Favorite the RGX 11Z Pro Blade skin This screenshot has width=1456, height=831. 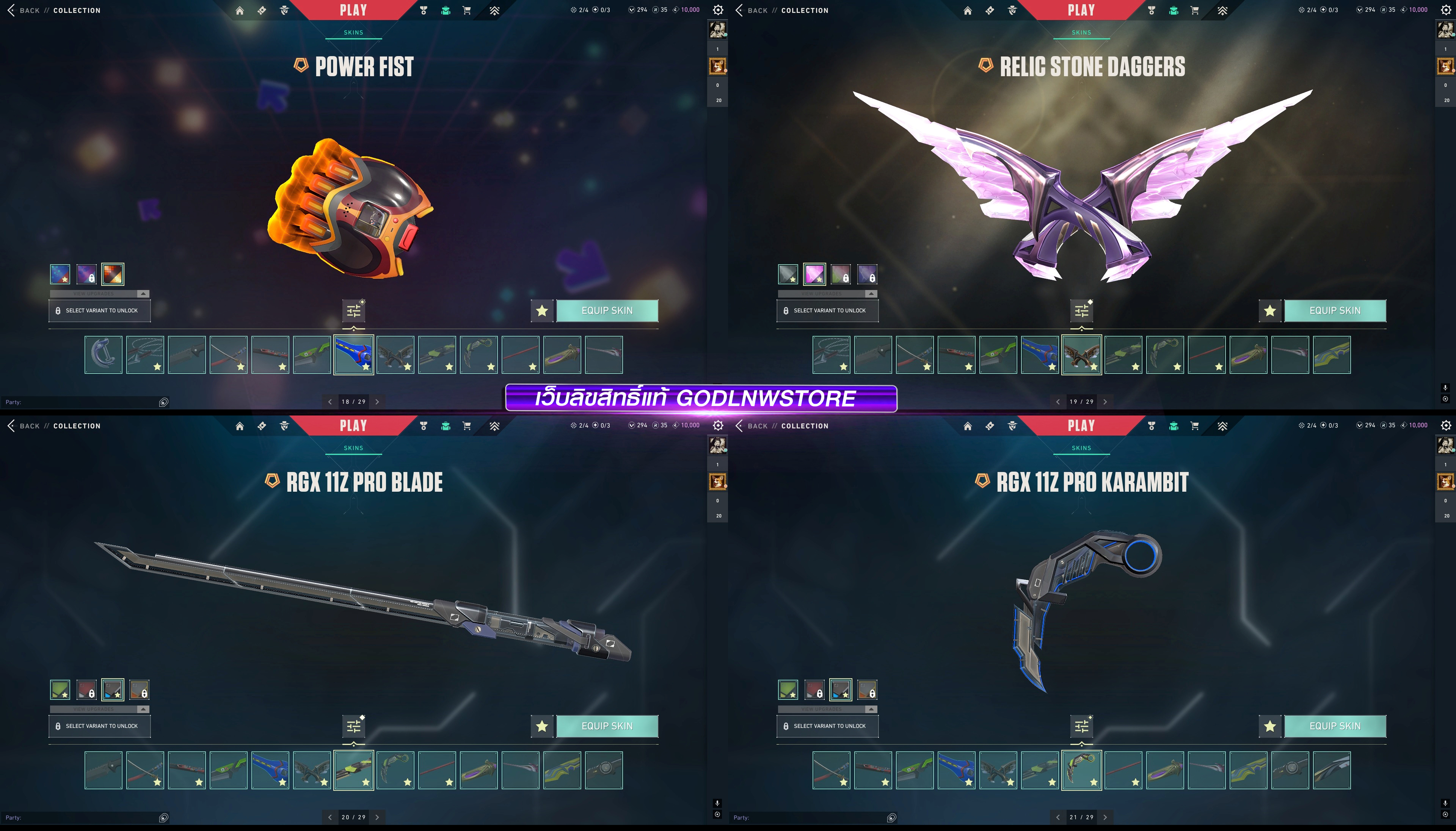click(542, 726)
